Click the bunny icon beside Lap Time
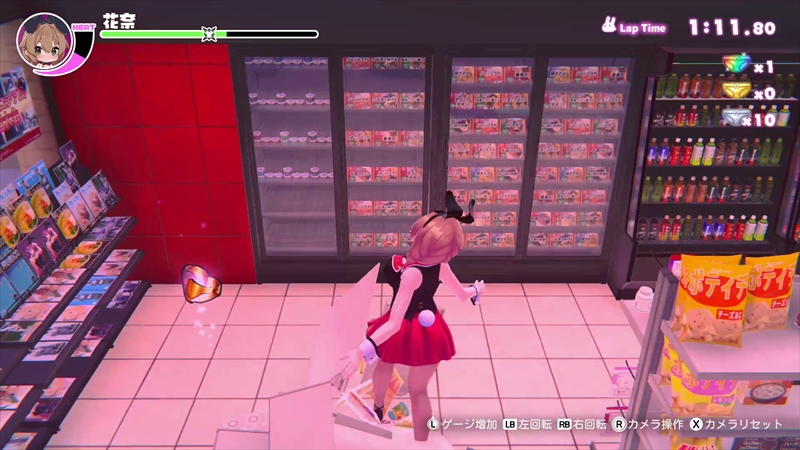The height and width of the screenshot is (450, 800). [x=607, y=27]
